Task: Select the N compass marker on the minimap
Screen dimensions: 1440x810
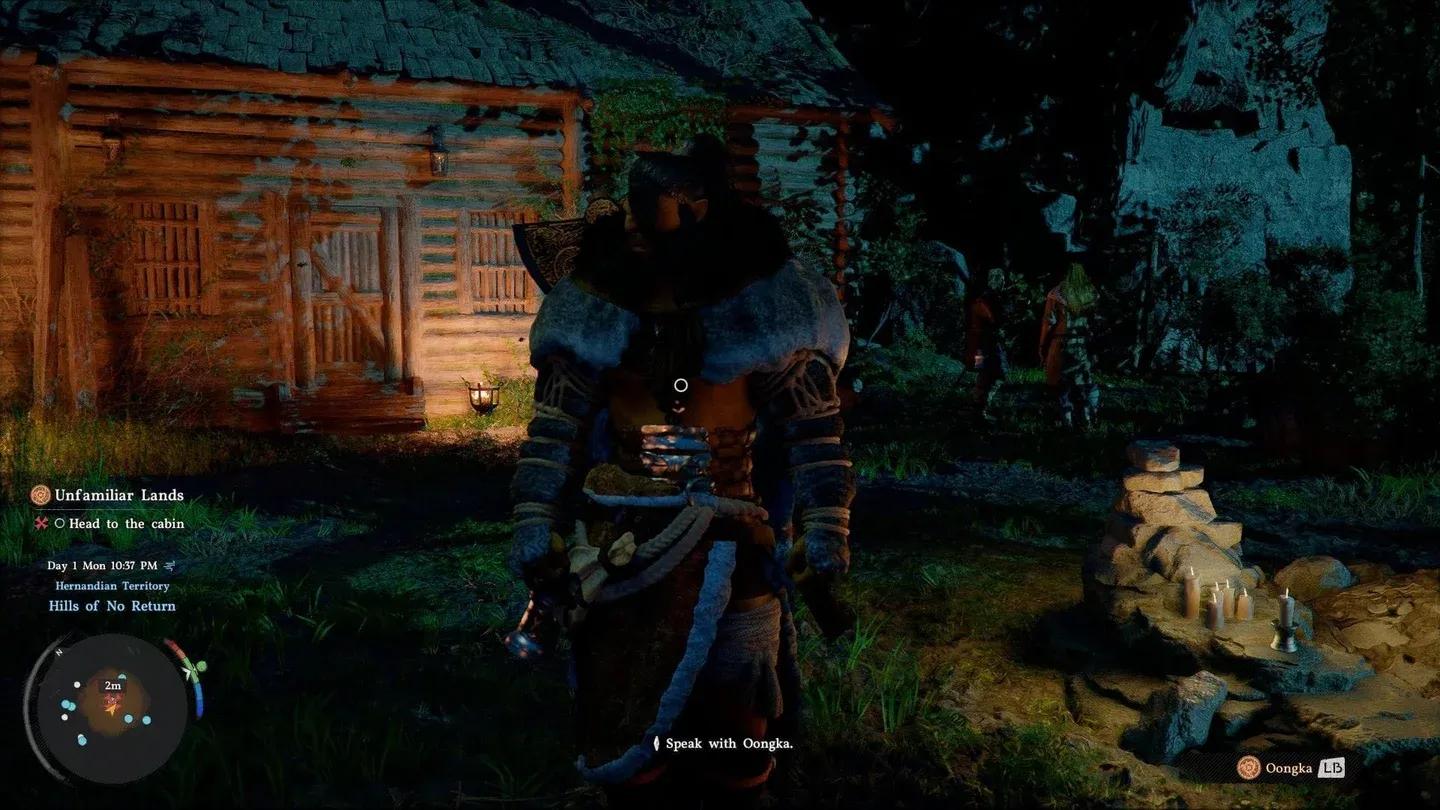Action: [x=58, y=652]
